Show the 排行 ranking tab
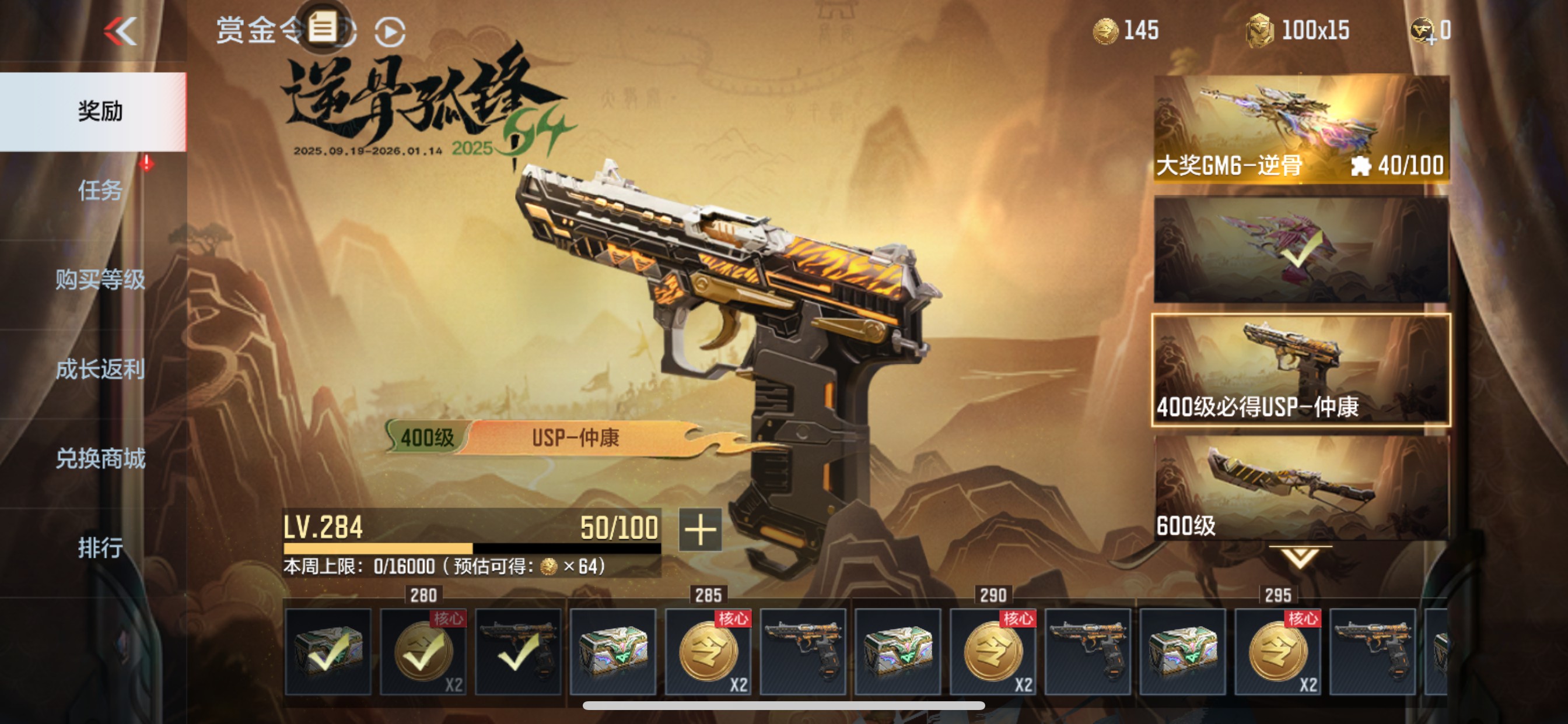Viewport: 1568px width, 724px height. (100, 547)
